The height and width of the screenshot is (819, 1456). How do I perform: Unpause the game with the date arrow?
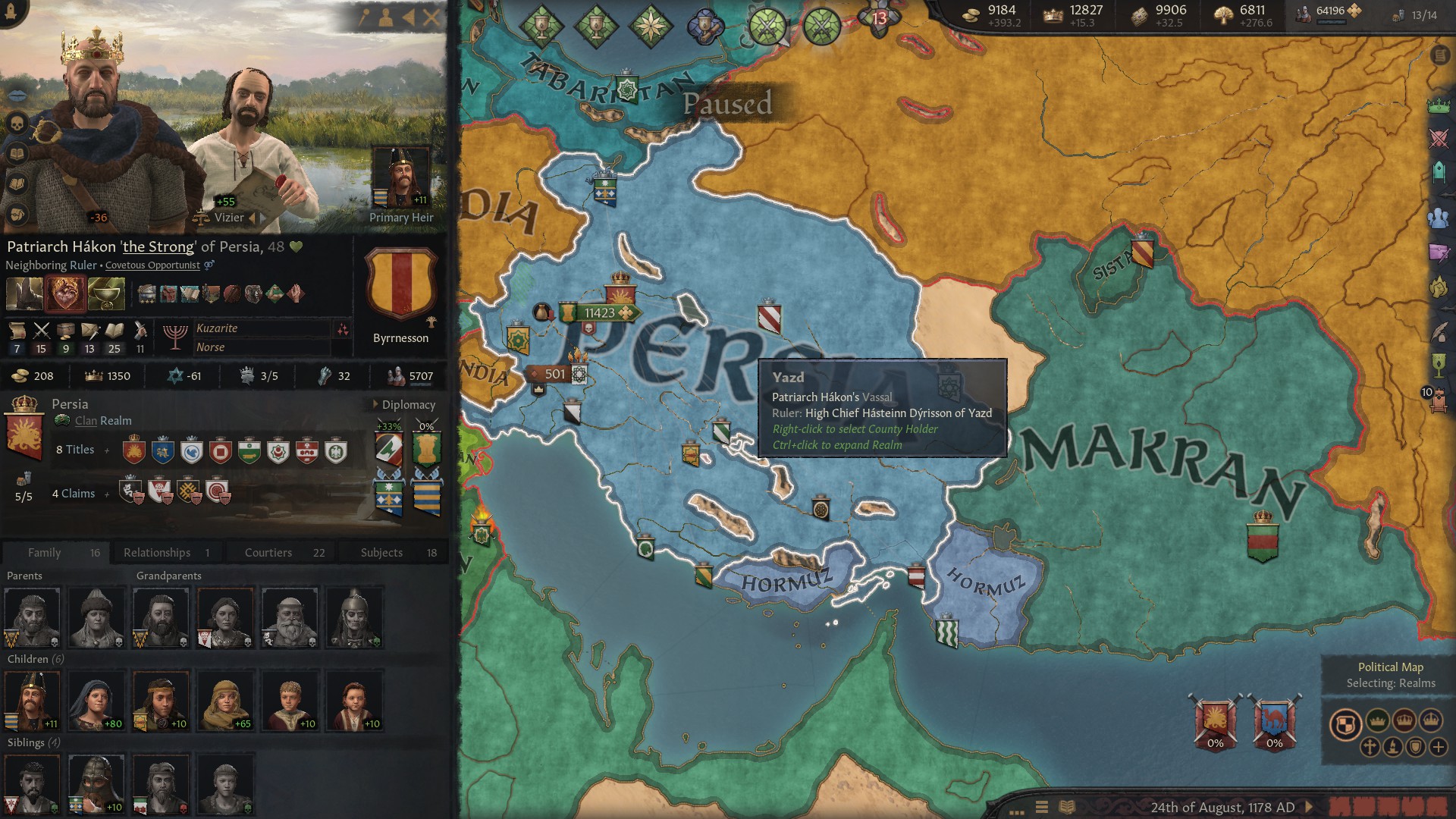1307,808
